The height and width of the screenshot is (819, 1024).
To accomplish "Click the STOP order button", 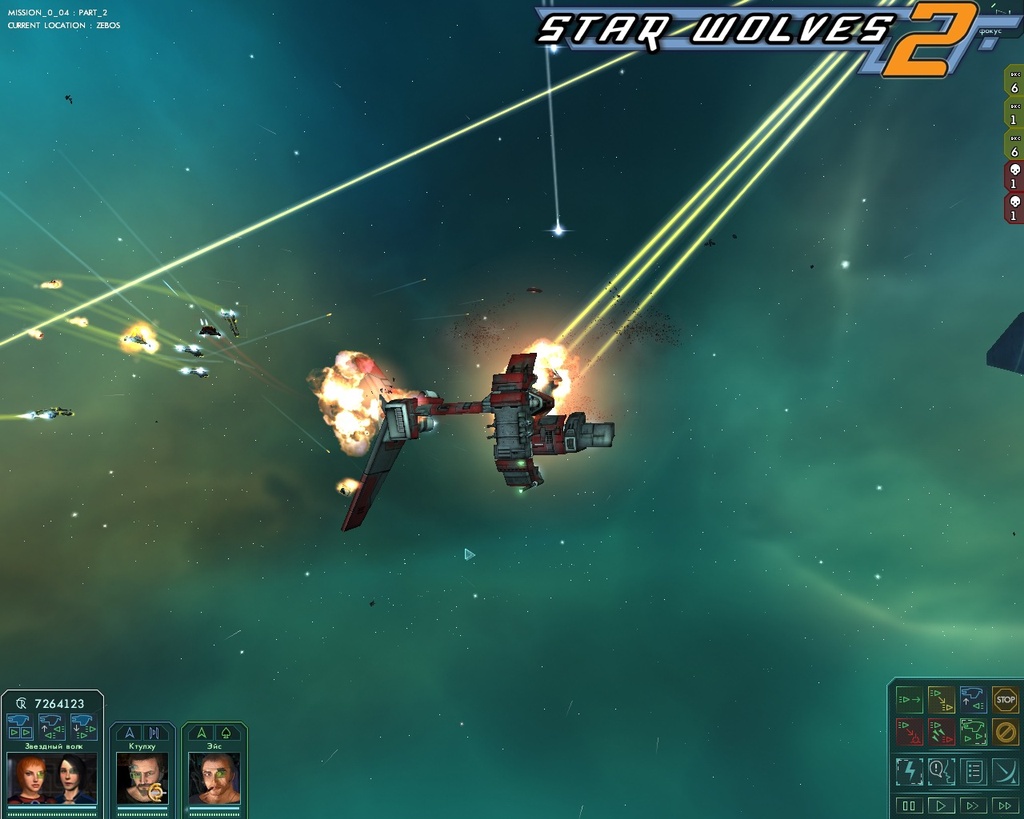I will tap(1005, 700).
